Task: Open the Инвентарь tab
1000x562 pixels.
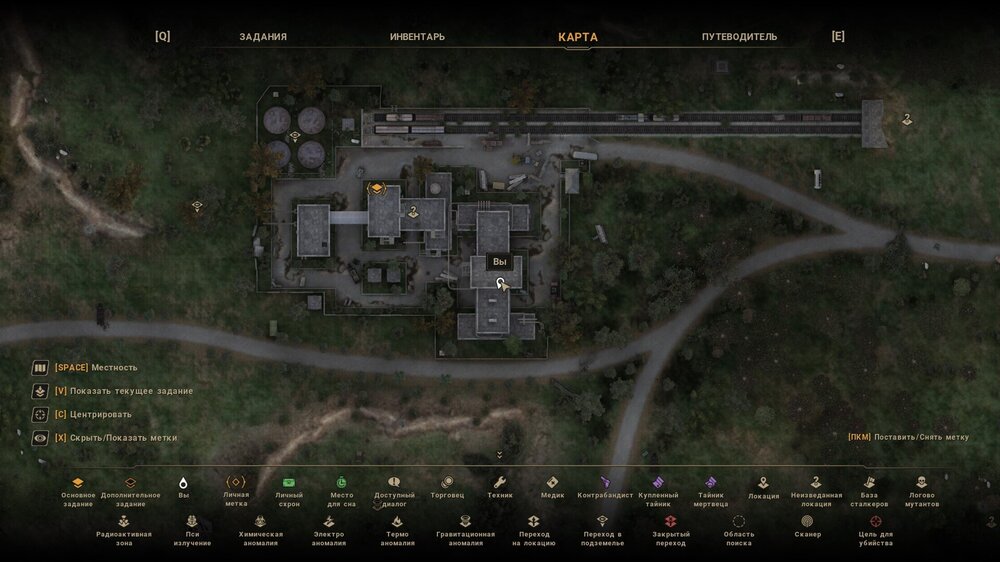Action: 417,37
